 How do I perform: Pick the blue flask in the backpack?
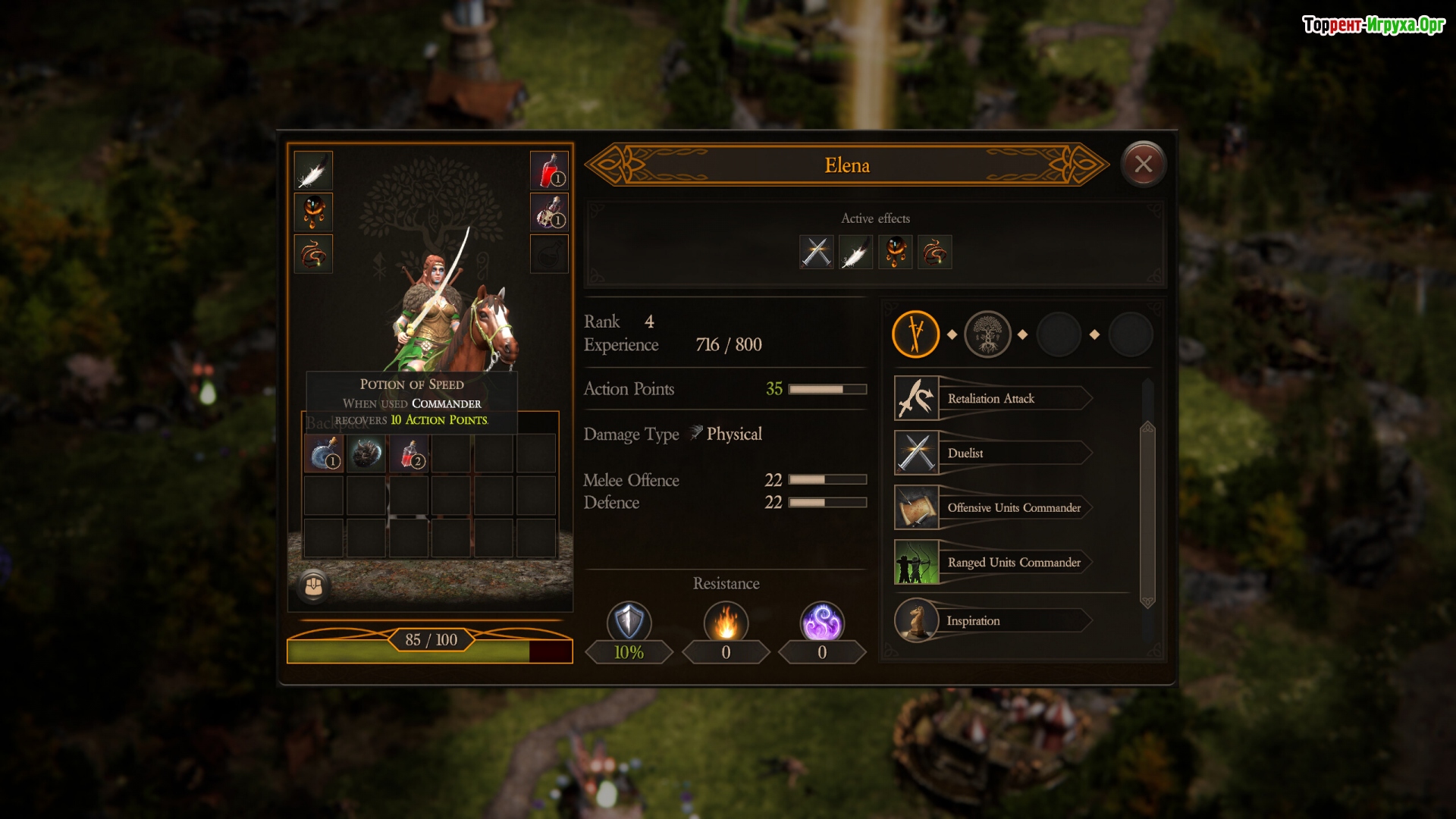click(324, 453)
